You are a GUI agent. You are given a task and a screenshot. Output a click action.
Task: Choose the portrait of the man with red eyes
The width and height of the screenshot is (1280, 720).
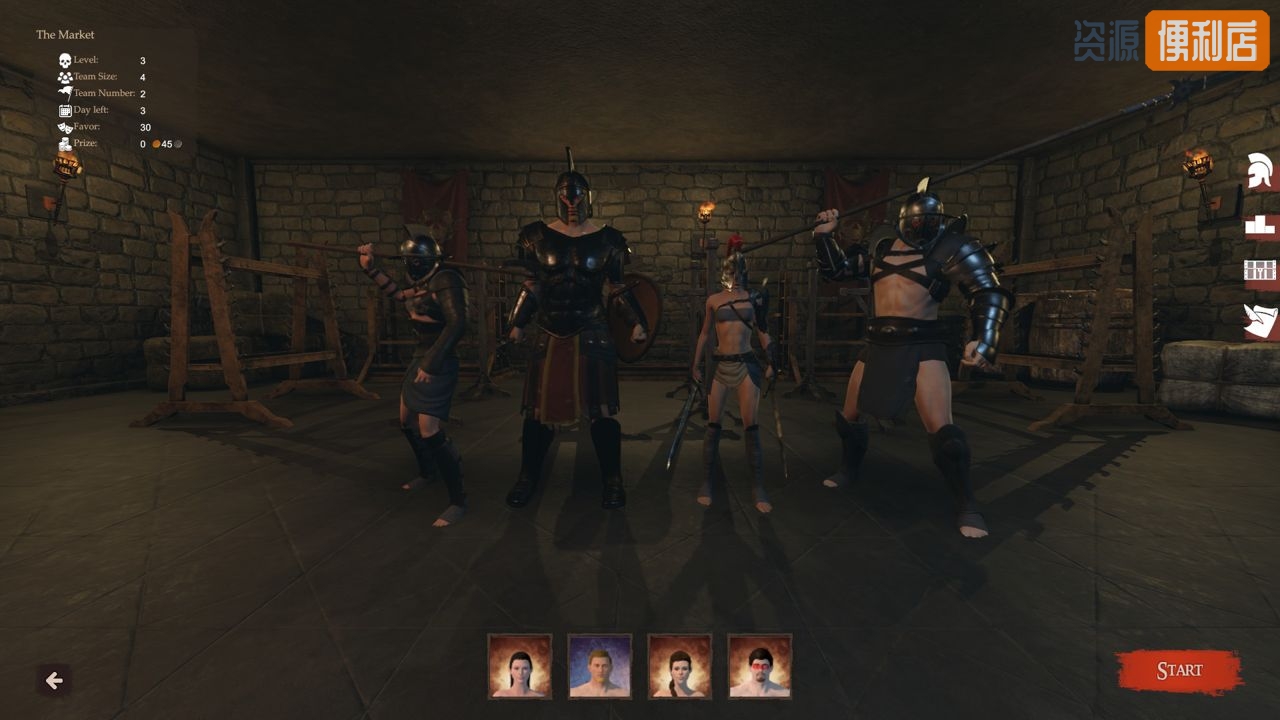click(760, 666)
